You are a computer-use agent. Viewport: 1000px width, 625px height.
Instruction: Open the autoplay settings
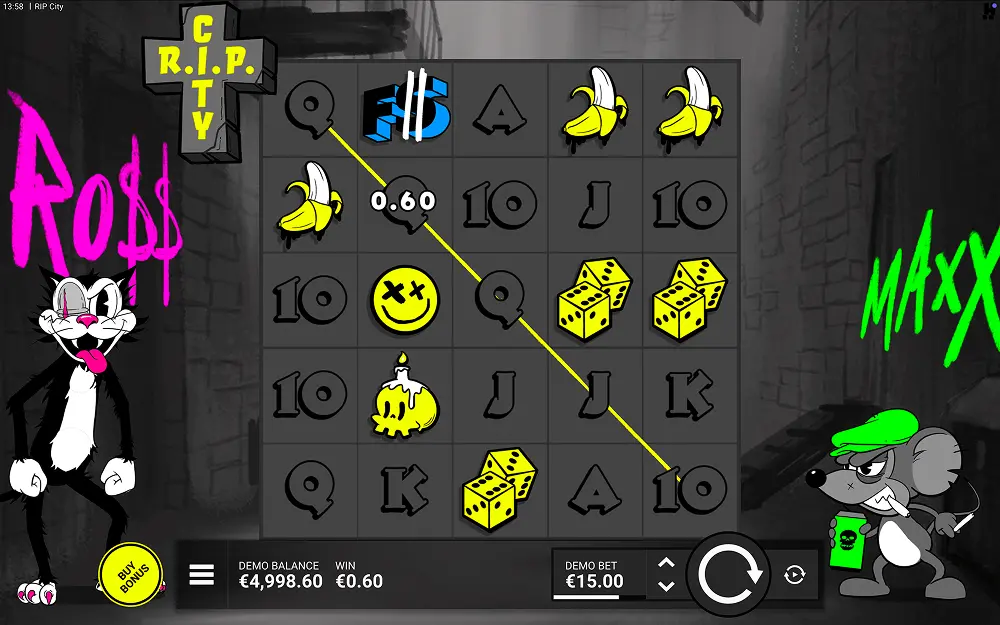click(795, 574)
